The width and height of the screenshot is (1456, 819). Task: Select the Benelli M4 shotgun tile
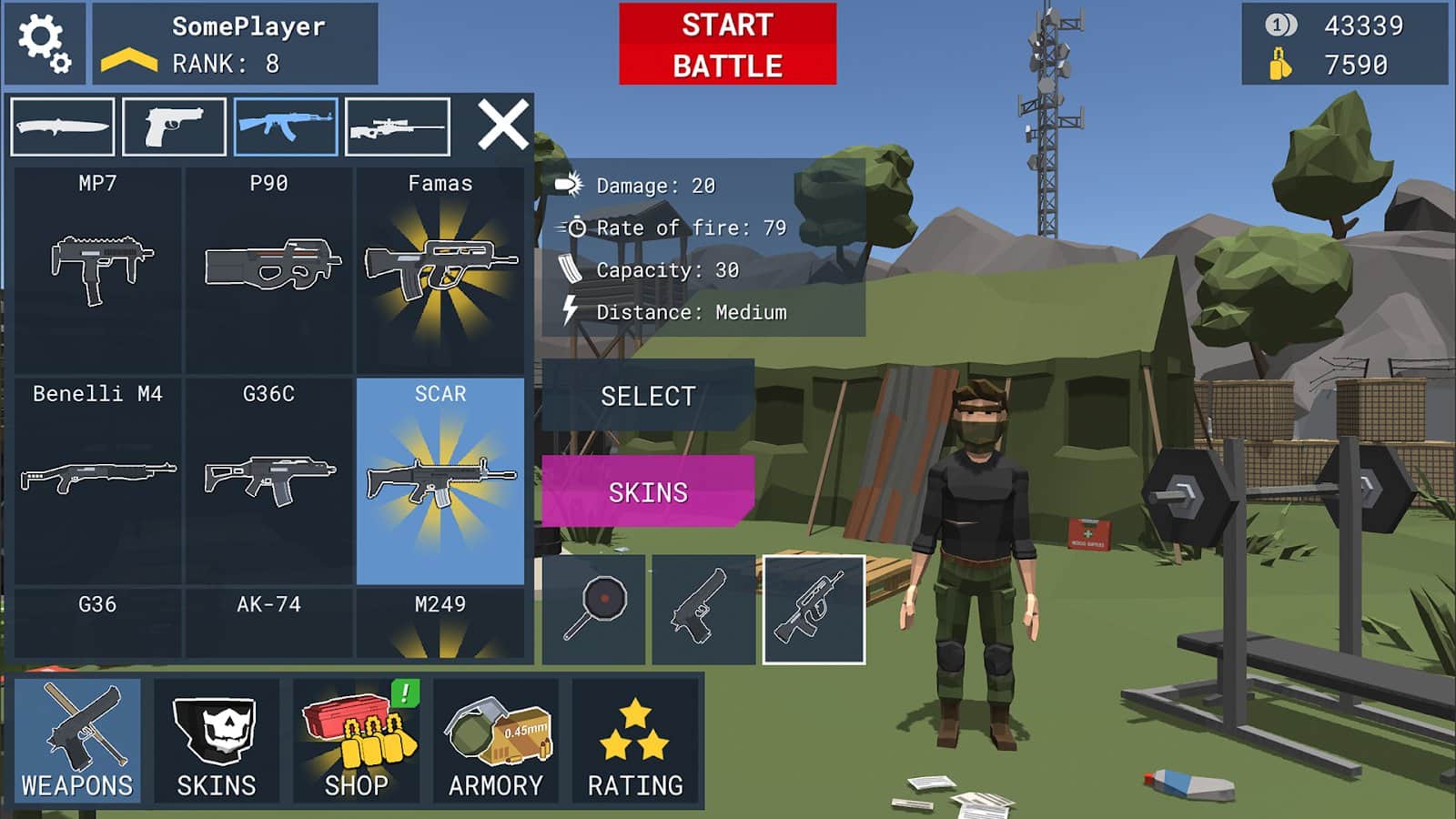[x=98, y=479]
